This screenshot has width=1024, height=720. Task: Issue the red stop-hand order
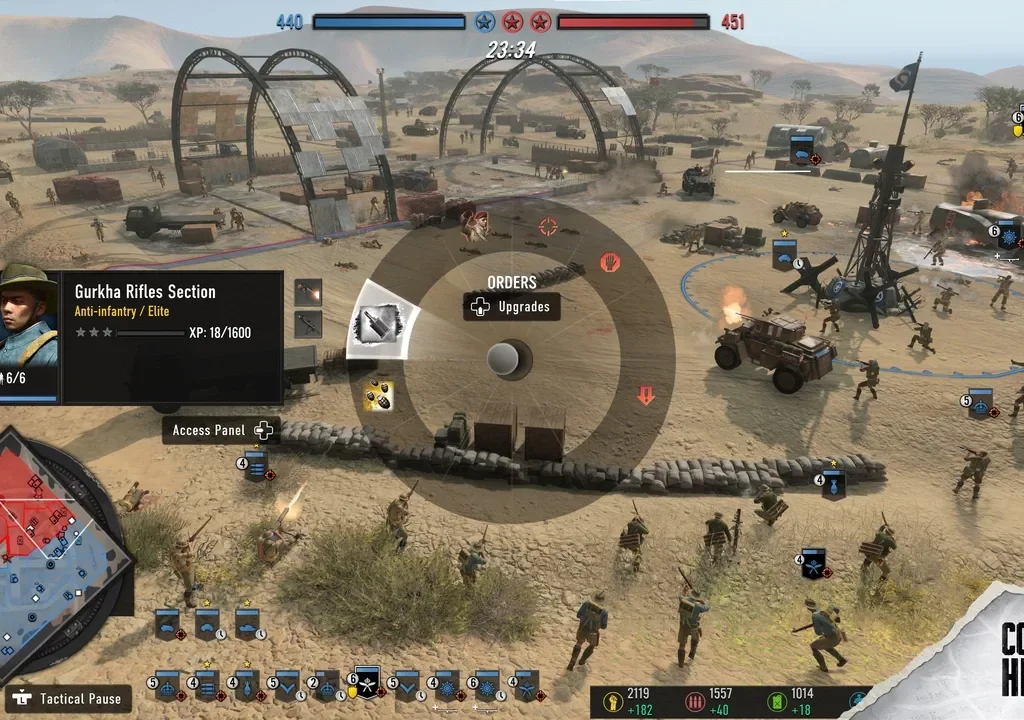click(610, 263)
